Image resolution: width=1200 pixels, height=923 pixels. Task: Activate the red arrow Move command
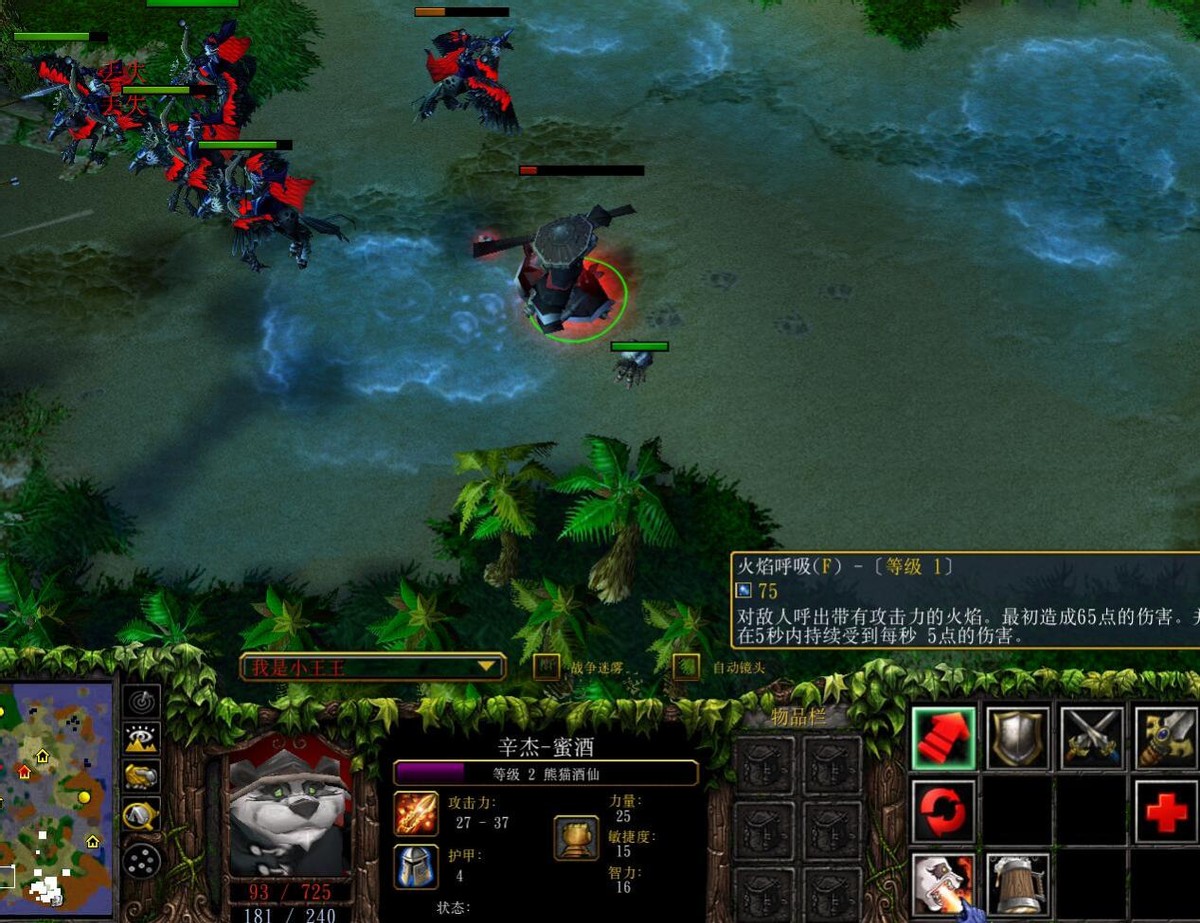pos(943,739)
